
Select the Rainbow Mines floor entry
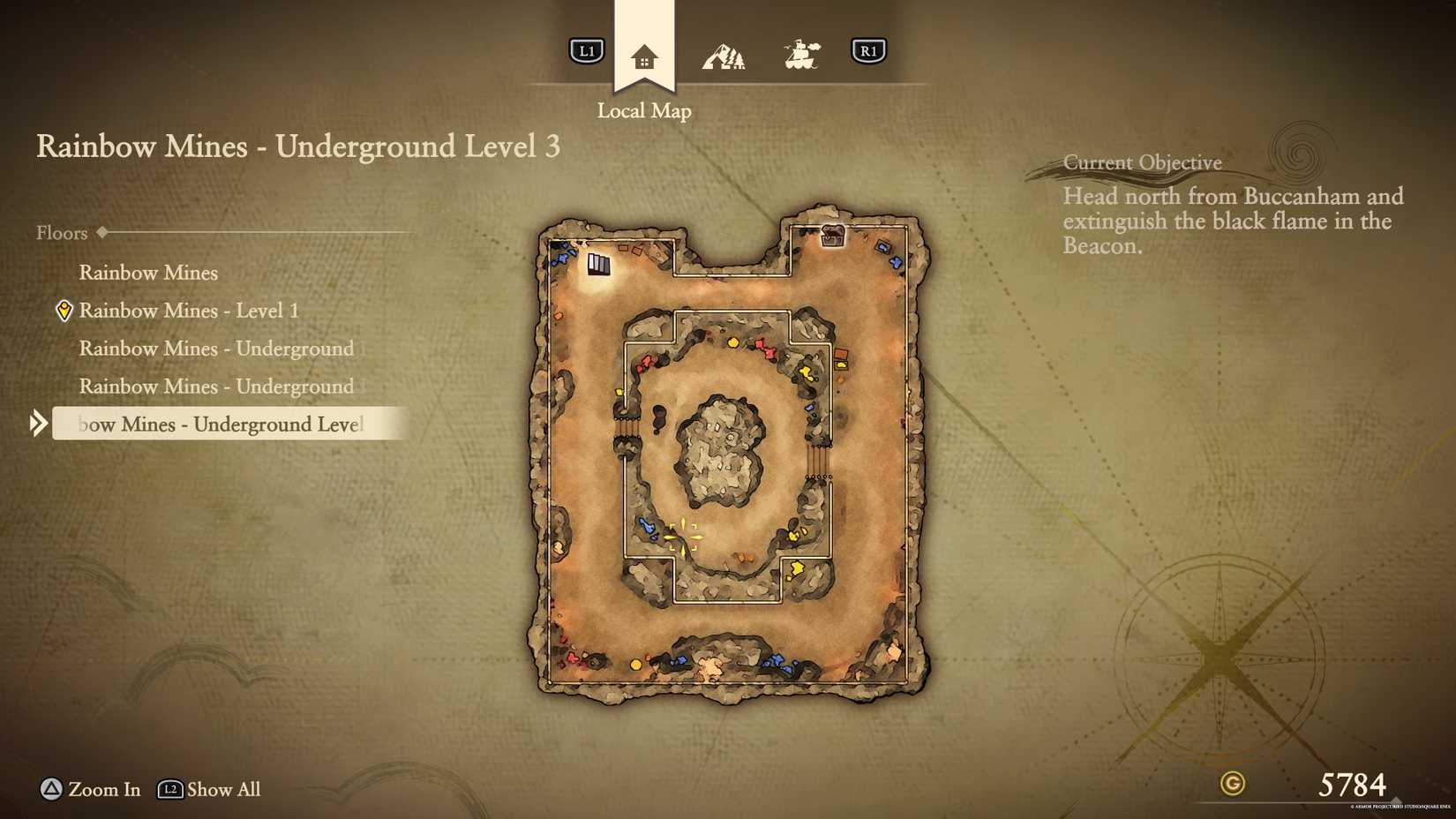(x=147, y=272)
